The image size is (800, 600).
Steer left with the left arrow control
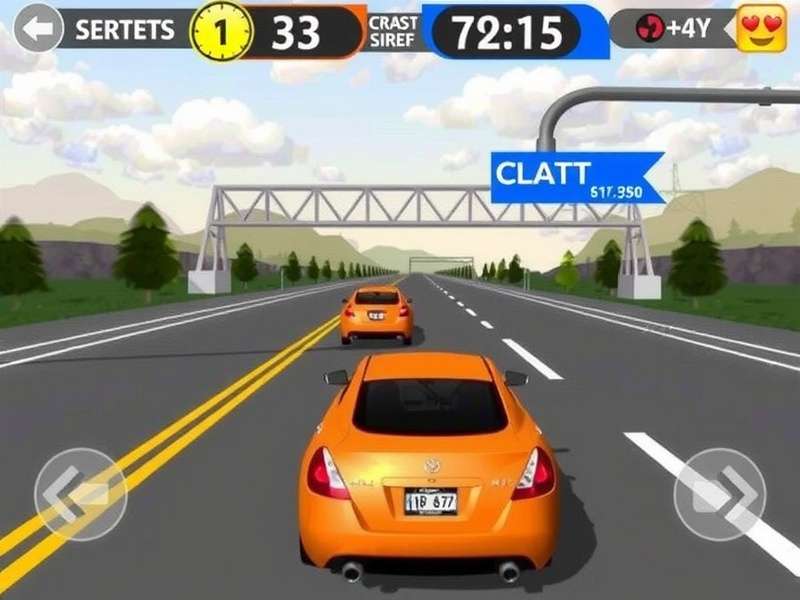80,495
